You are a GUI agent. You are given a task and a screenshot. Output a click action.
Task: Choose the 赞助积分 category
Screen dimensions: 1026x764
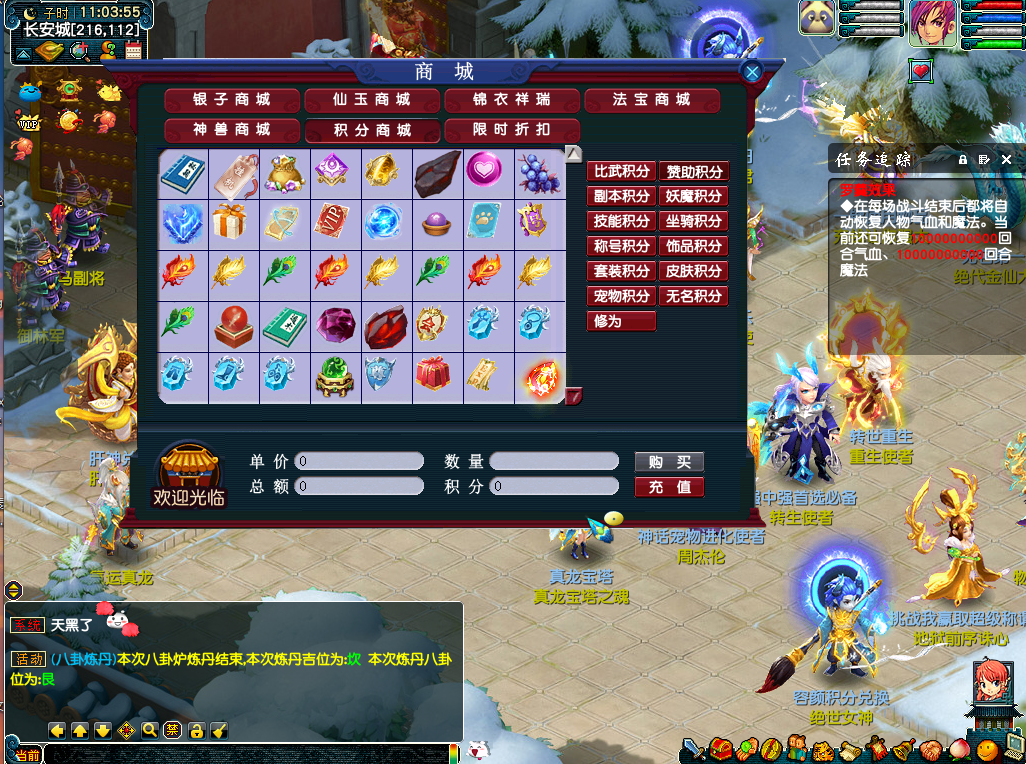[693, 172]
